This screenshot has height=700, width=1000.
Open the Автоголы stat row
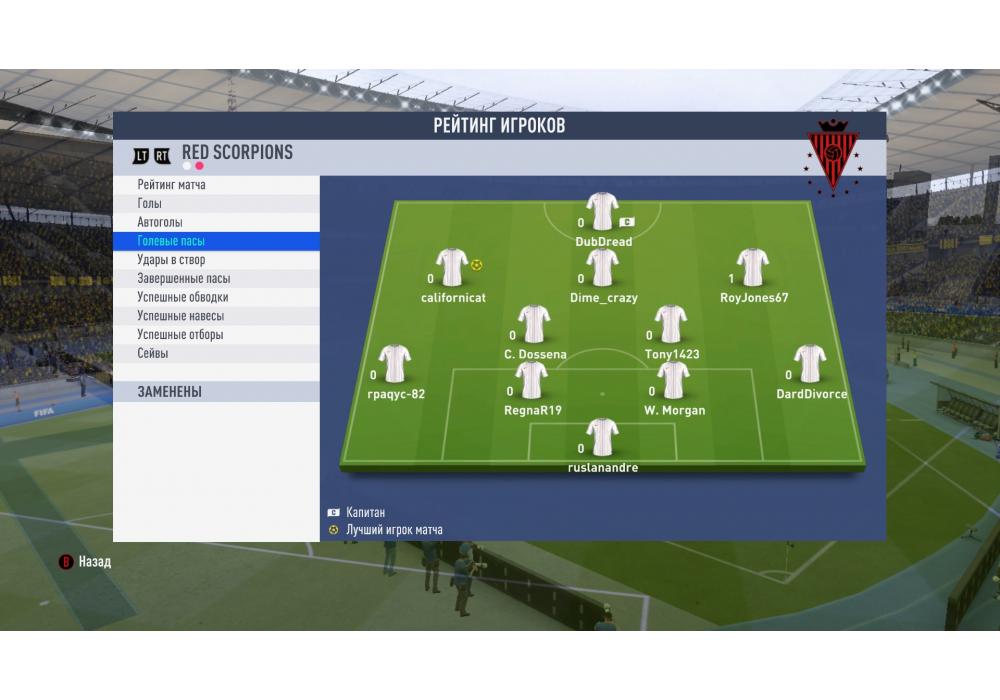(x=160, y=222)
